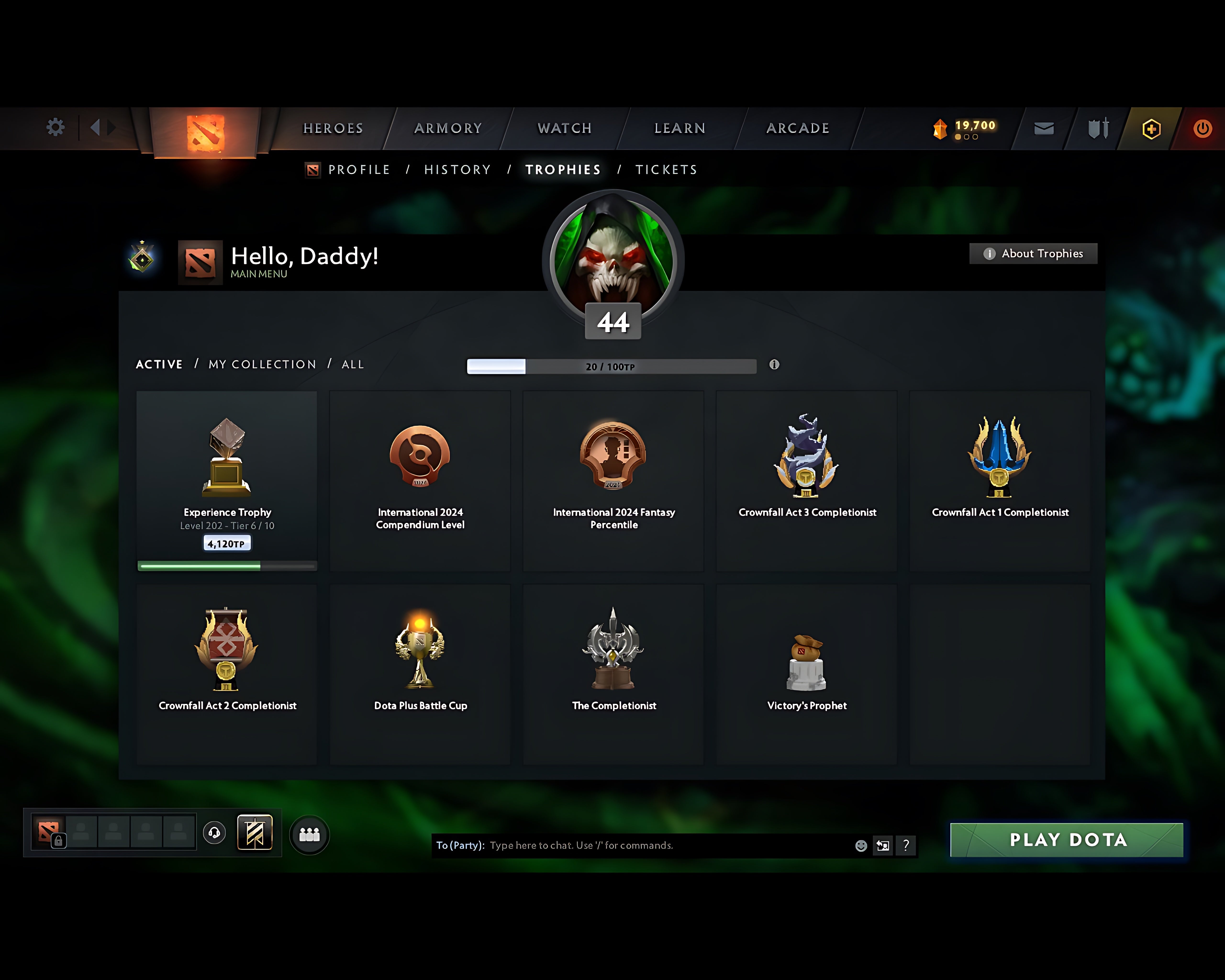
Task: Toggle voice chat headset icon
Action: click(215, 832)
